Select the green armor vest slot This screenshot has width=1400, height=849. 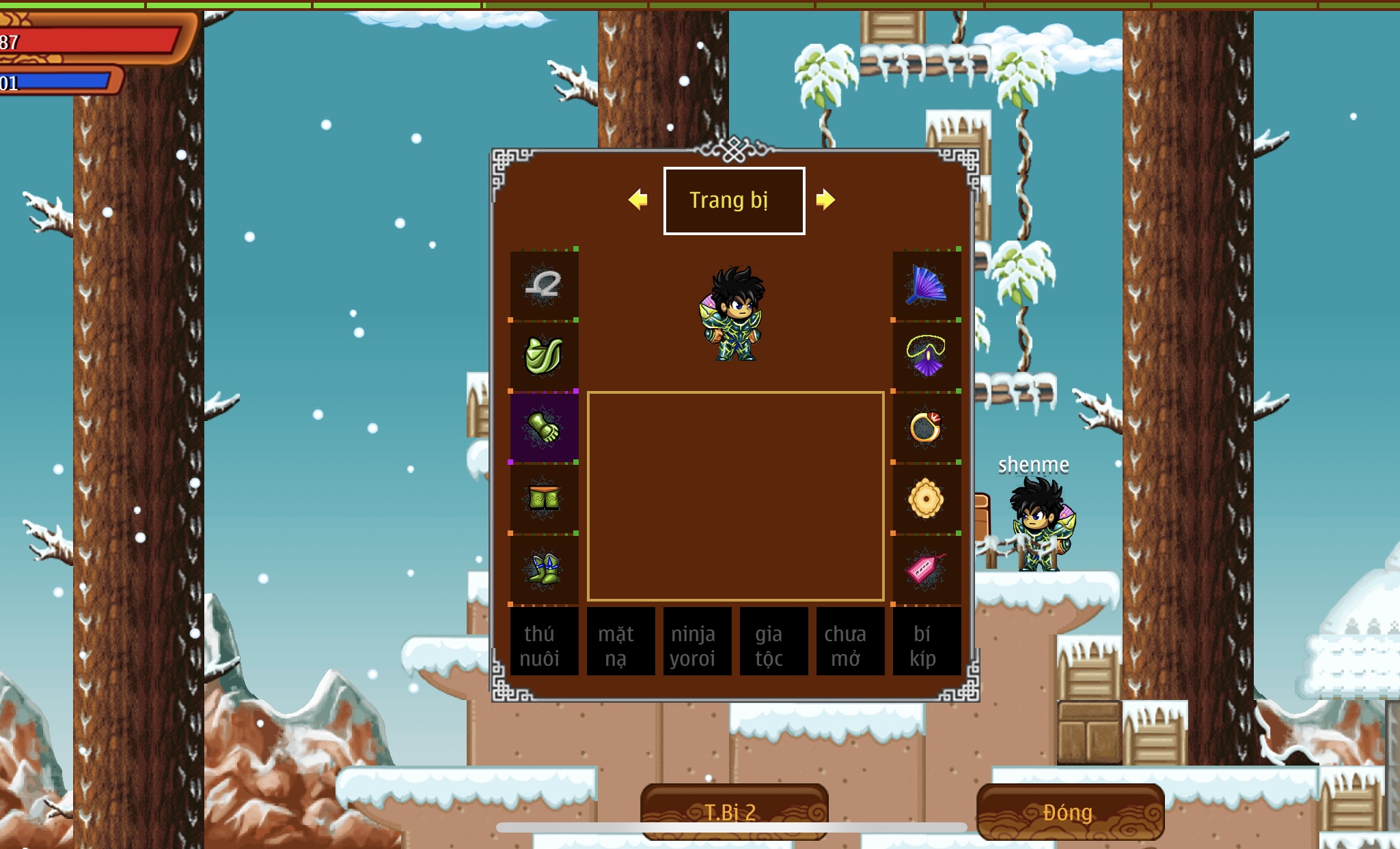pos(544,356)
